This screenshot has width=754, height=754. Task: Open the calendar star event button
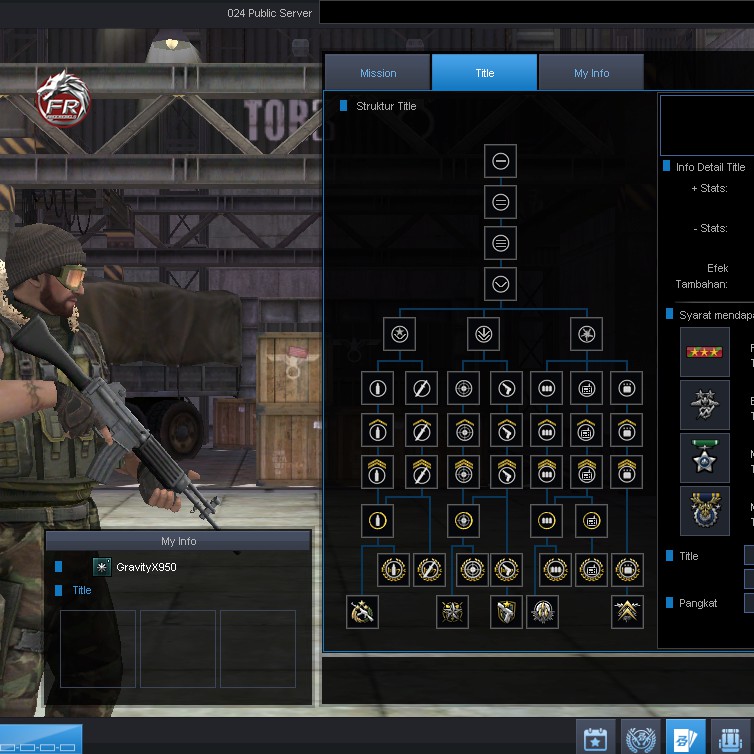point(596,738)
